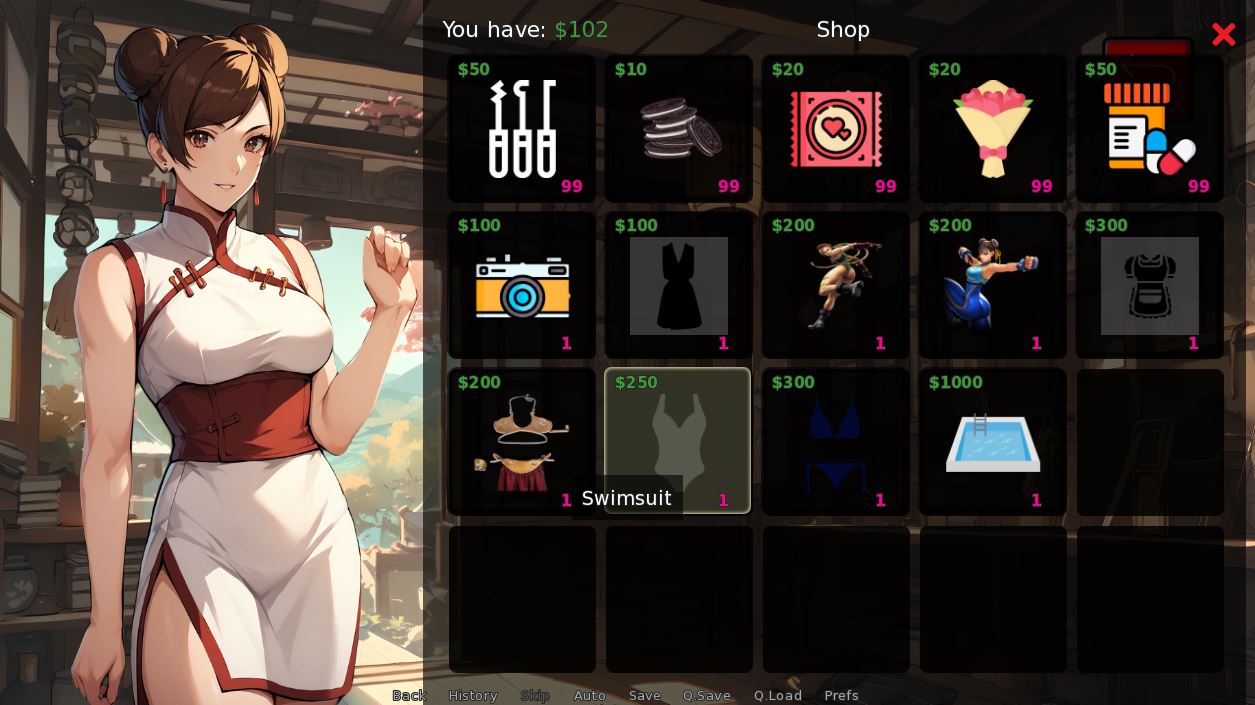Open the Save menu
The width and height of the screenshot is (1255, 705).
(645, 695)
